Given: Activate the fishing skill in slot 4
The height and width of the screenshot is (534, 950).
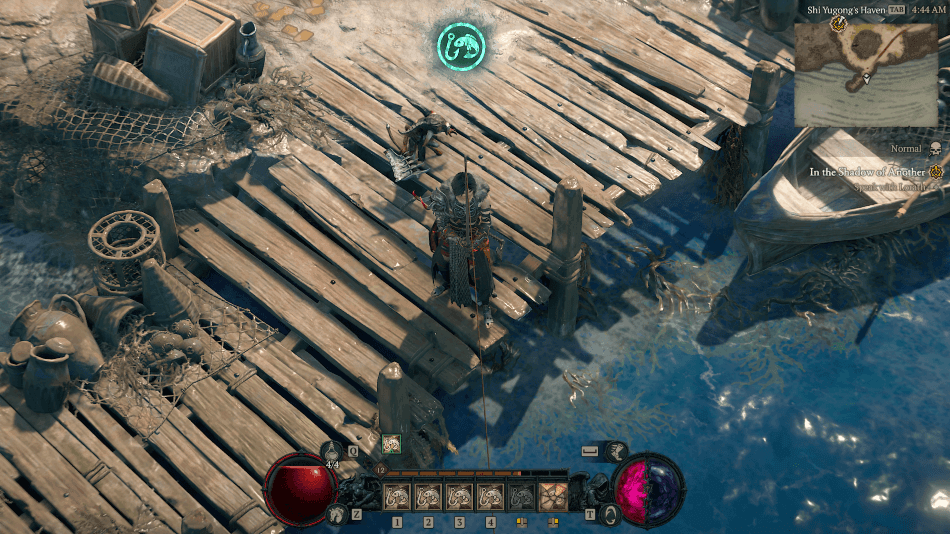Looking at the screenshot, I should [490, 496].
